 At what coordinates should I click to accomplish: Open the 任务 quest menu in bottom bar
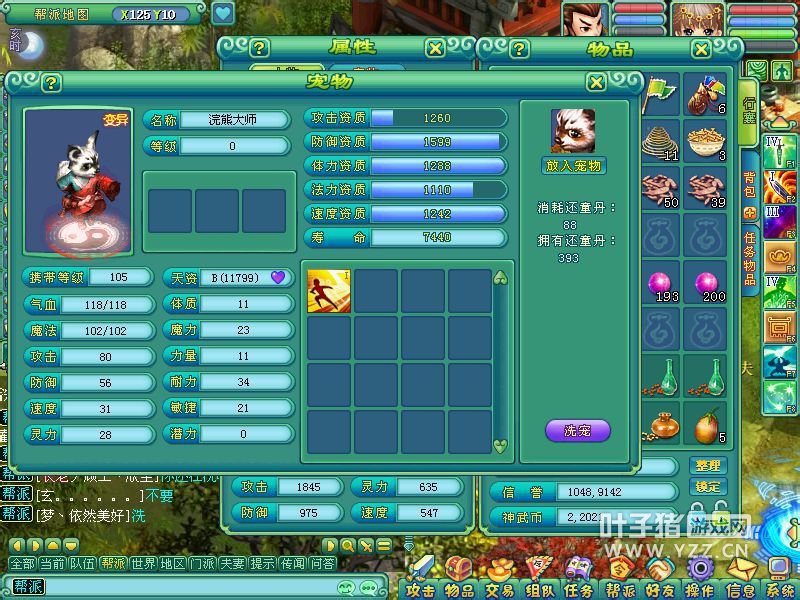click(x=578, y=590)
